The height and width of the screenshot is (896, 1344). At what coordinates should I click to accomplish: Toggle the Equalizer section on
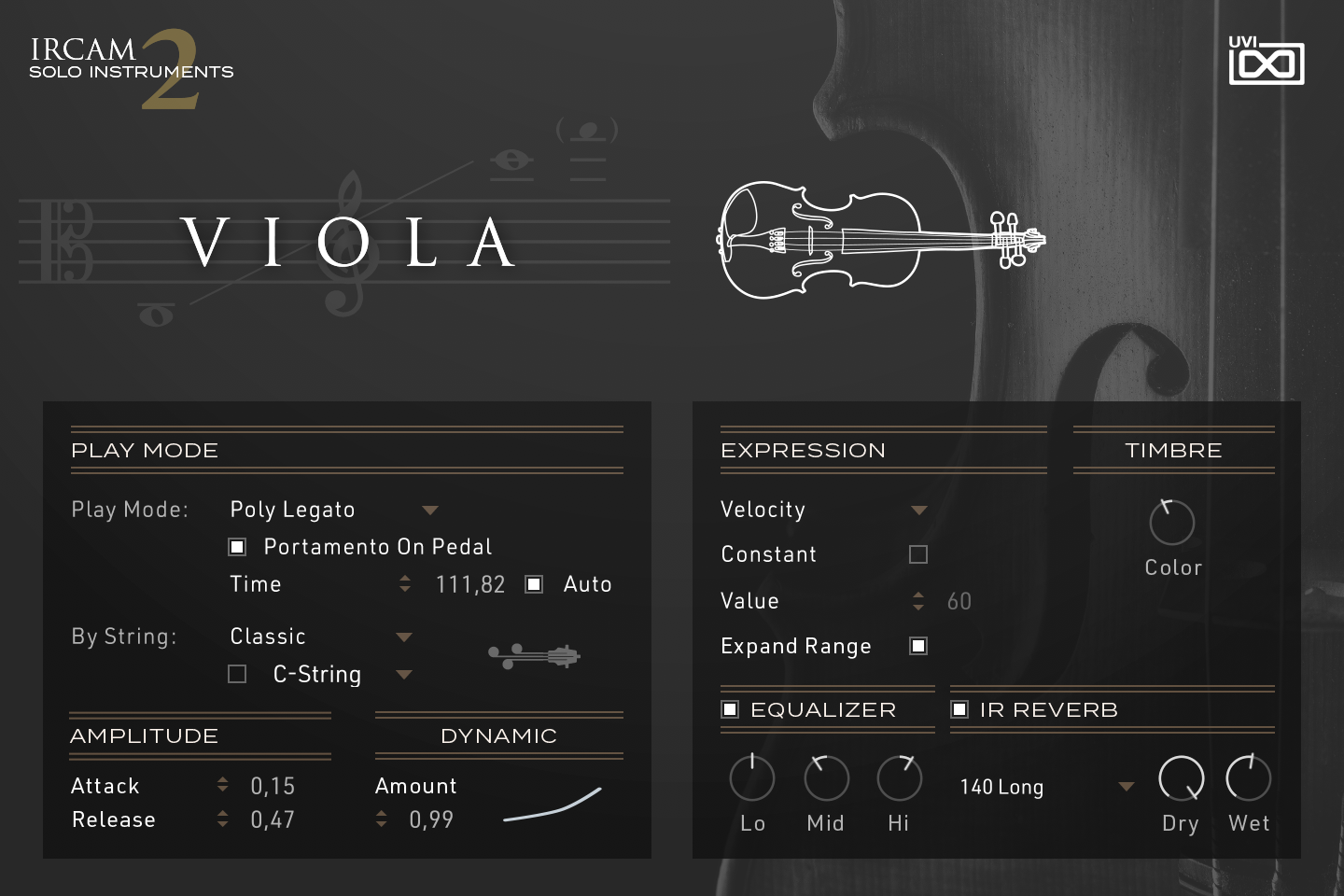731,709
